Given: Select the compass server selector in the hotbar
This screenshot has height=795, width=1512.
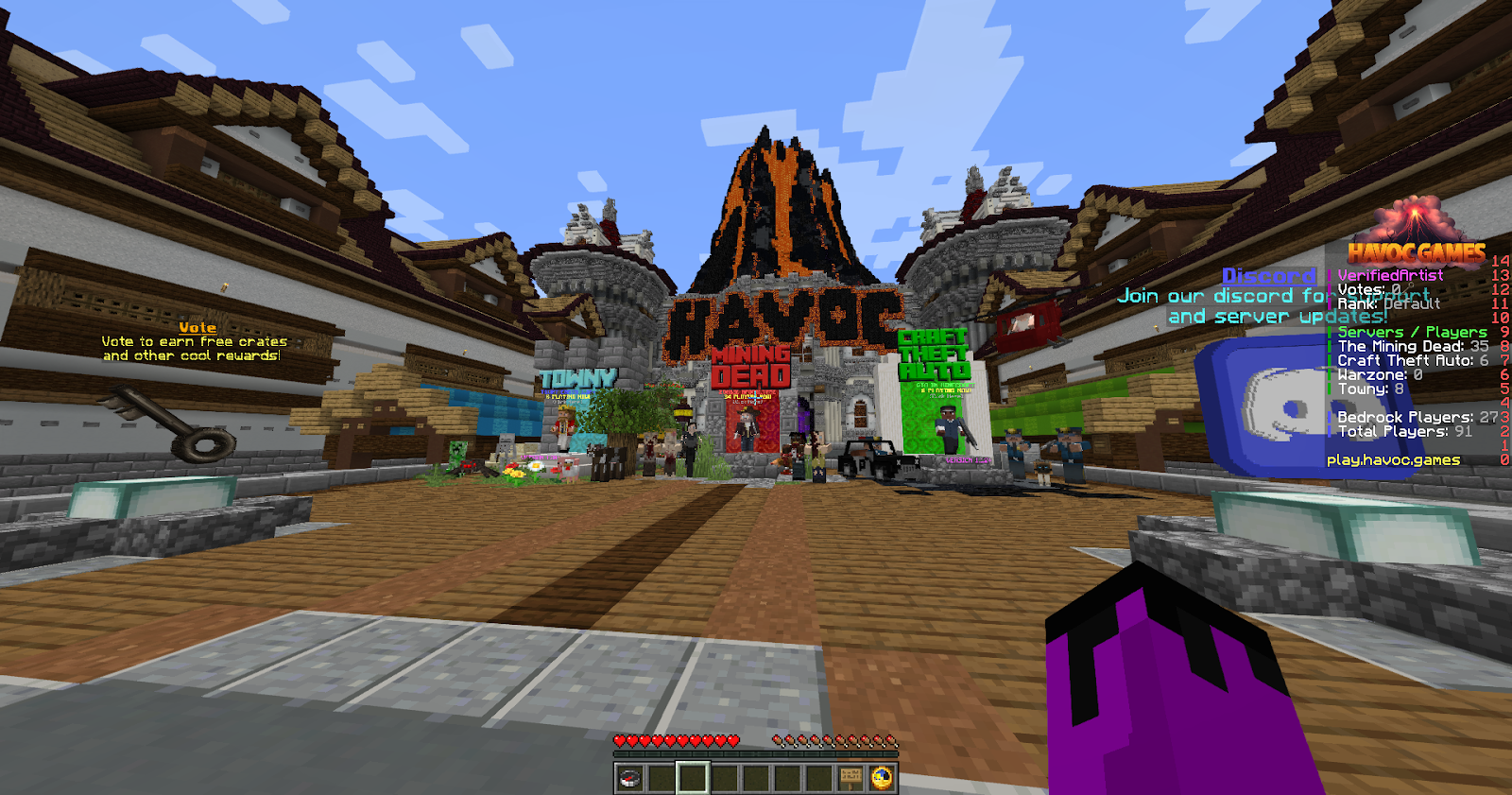Looking at the screenshot, I should coord(628,778).
